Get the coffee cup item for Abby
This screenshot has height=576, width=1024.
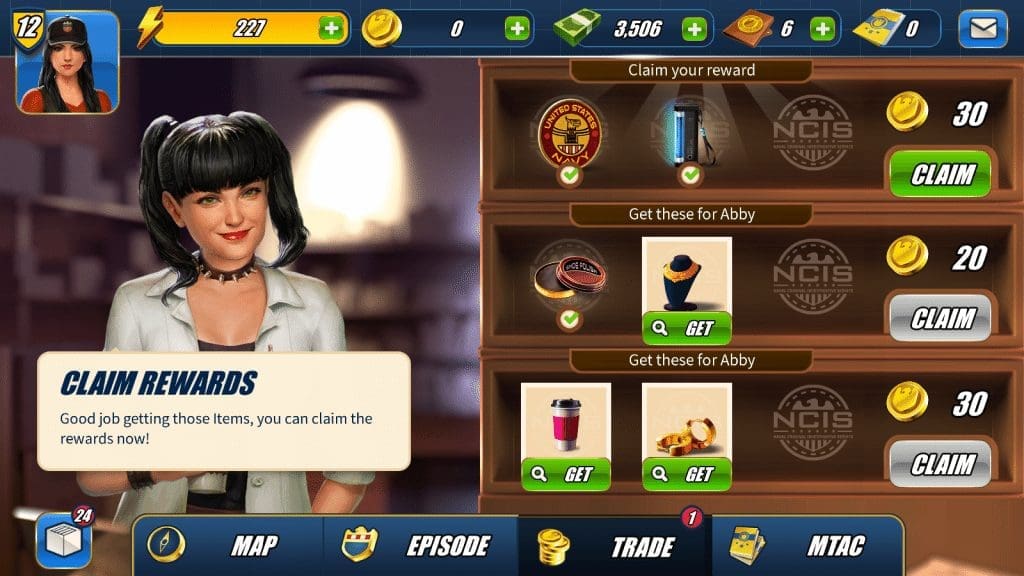[x=566, y=474]
